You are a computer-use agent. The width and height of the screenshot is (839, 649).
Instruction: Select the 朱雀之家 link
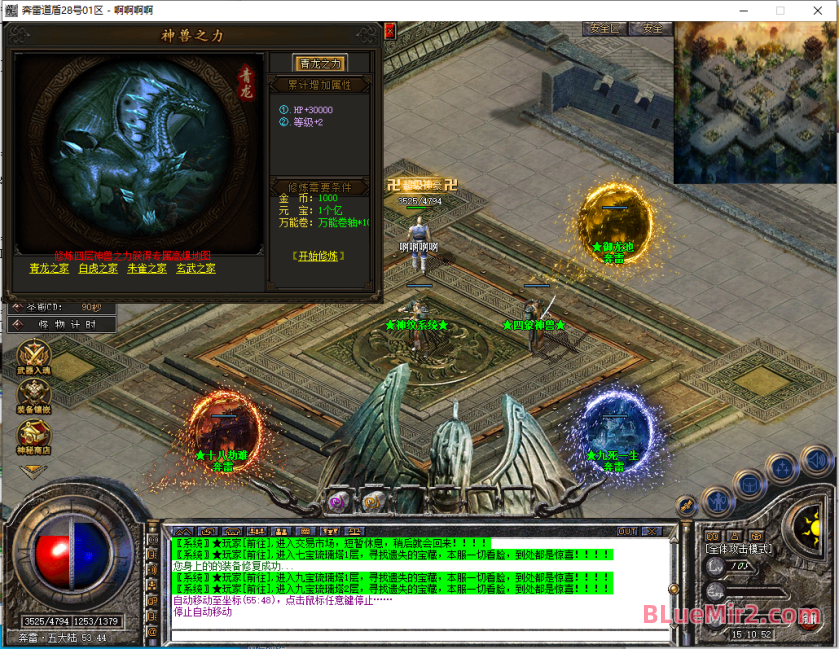click(x=147, y=268)
